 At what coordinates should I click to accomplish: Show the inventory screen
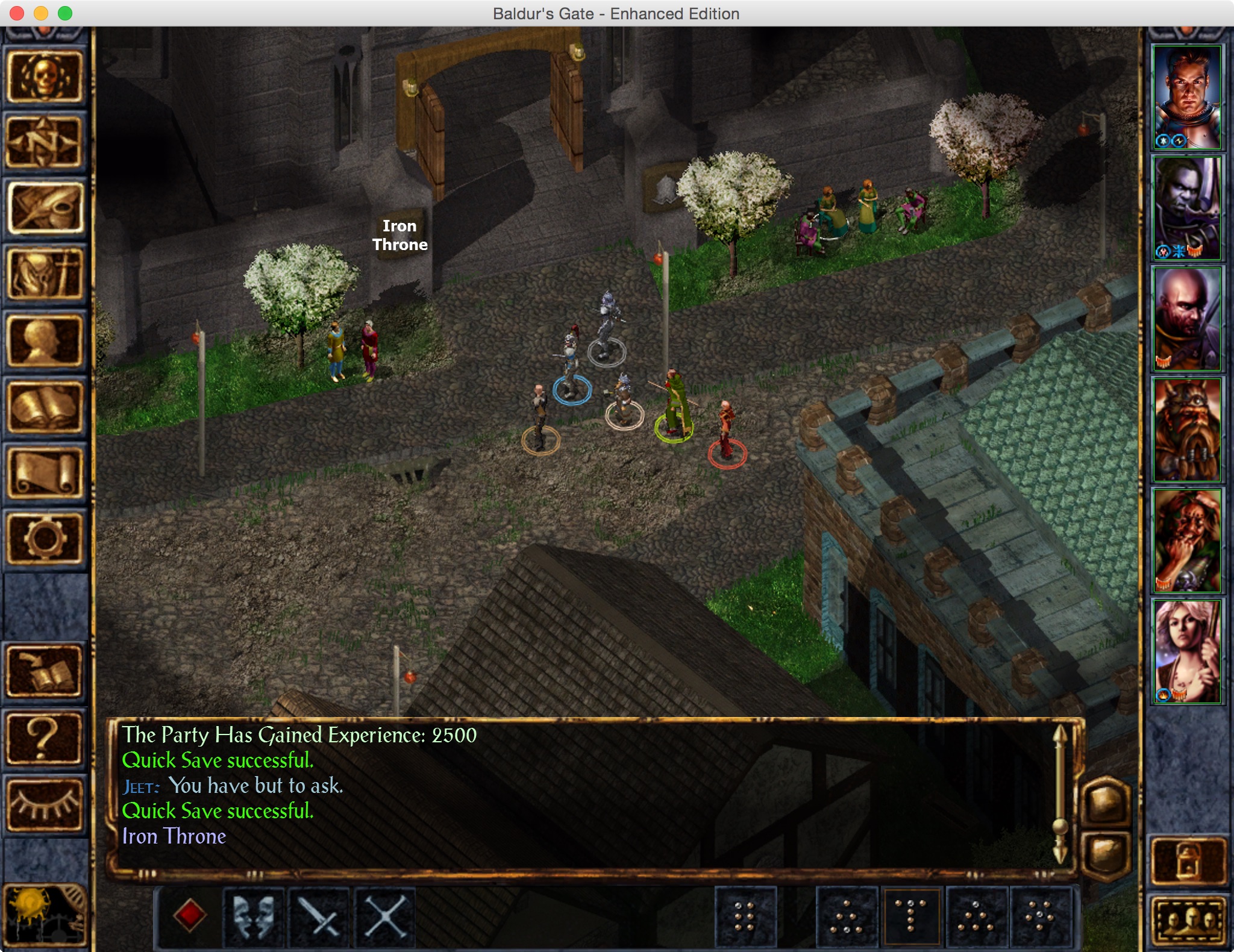click(x=45, y=275)
